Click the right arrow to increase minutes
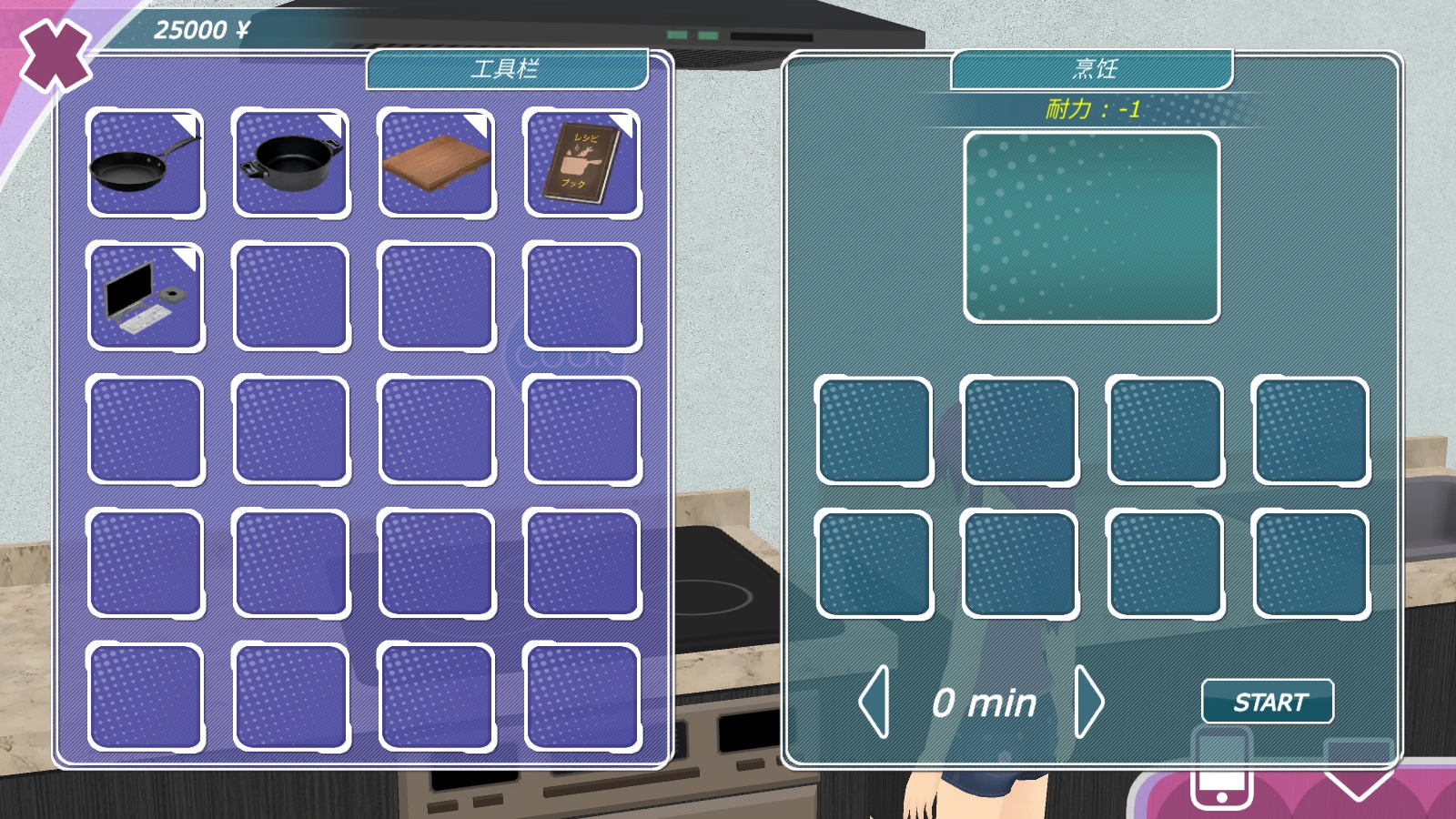The height and width of the screenshot is (819, 1456). point(1090,702)
